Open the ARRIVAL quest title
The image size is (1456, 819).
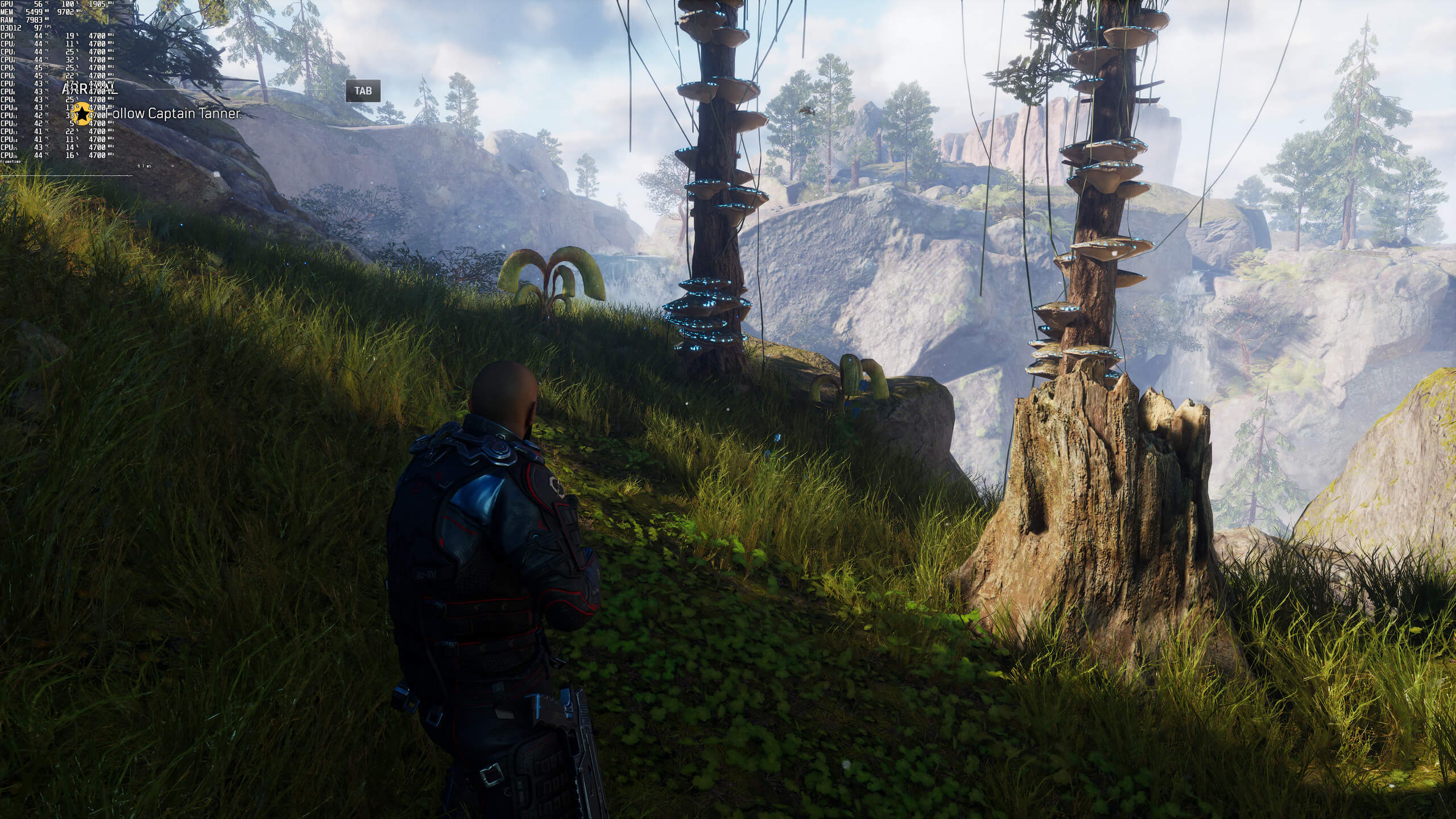coord(90,90)
